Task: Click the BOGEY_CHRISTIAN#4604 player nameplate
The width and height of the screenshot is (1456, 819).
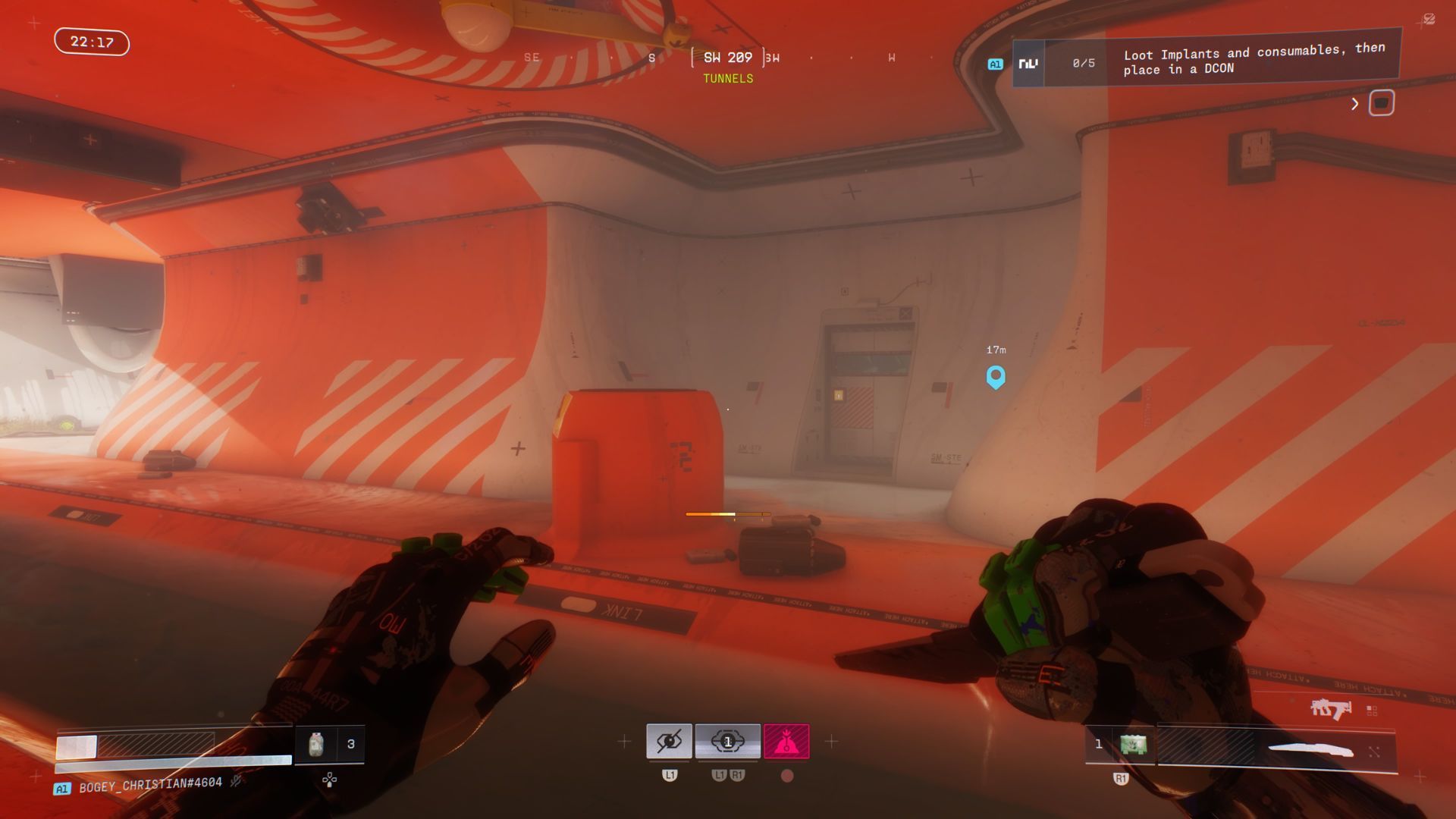Action: pos(150,783)
